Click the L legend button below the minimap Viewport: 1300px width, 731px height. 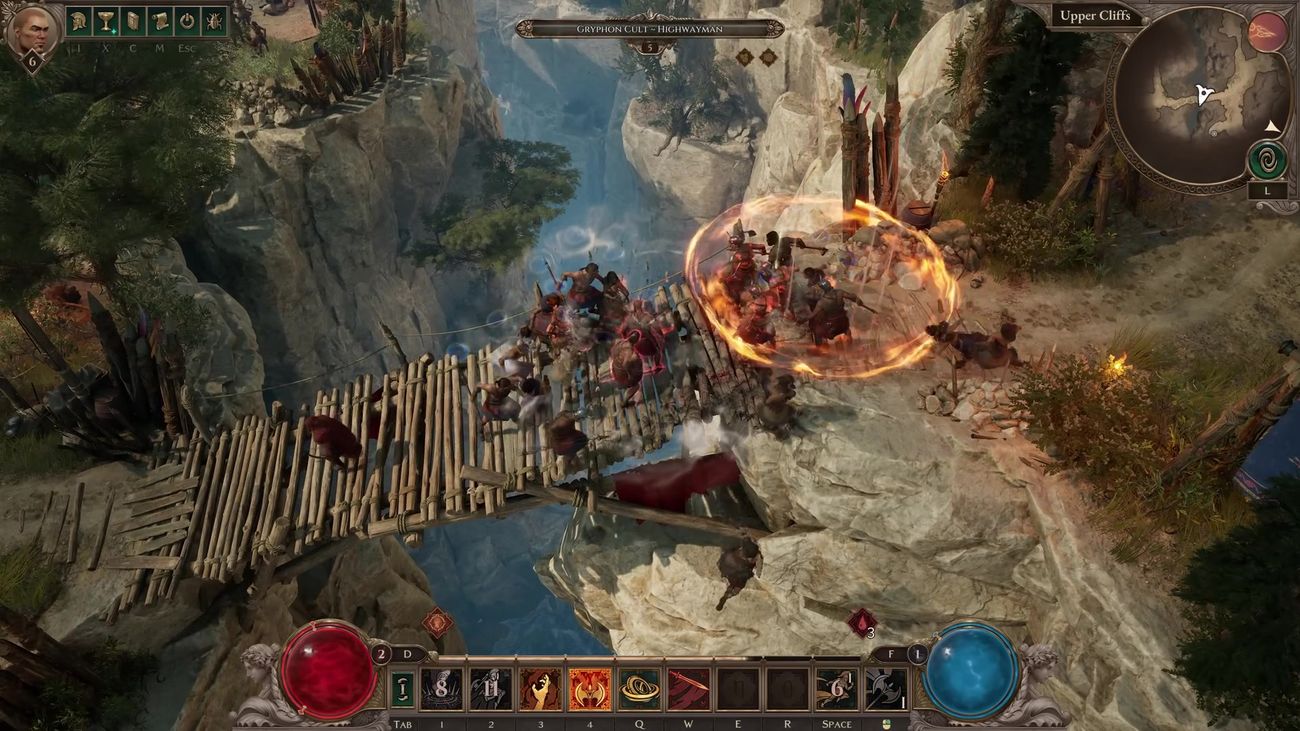tap(1266, 189)
